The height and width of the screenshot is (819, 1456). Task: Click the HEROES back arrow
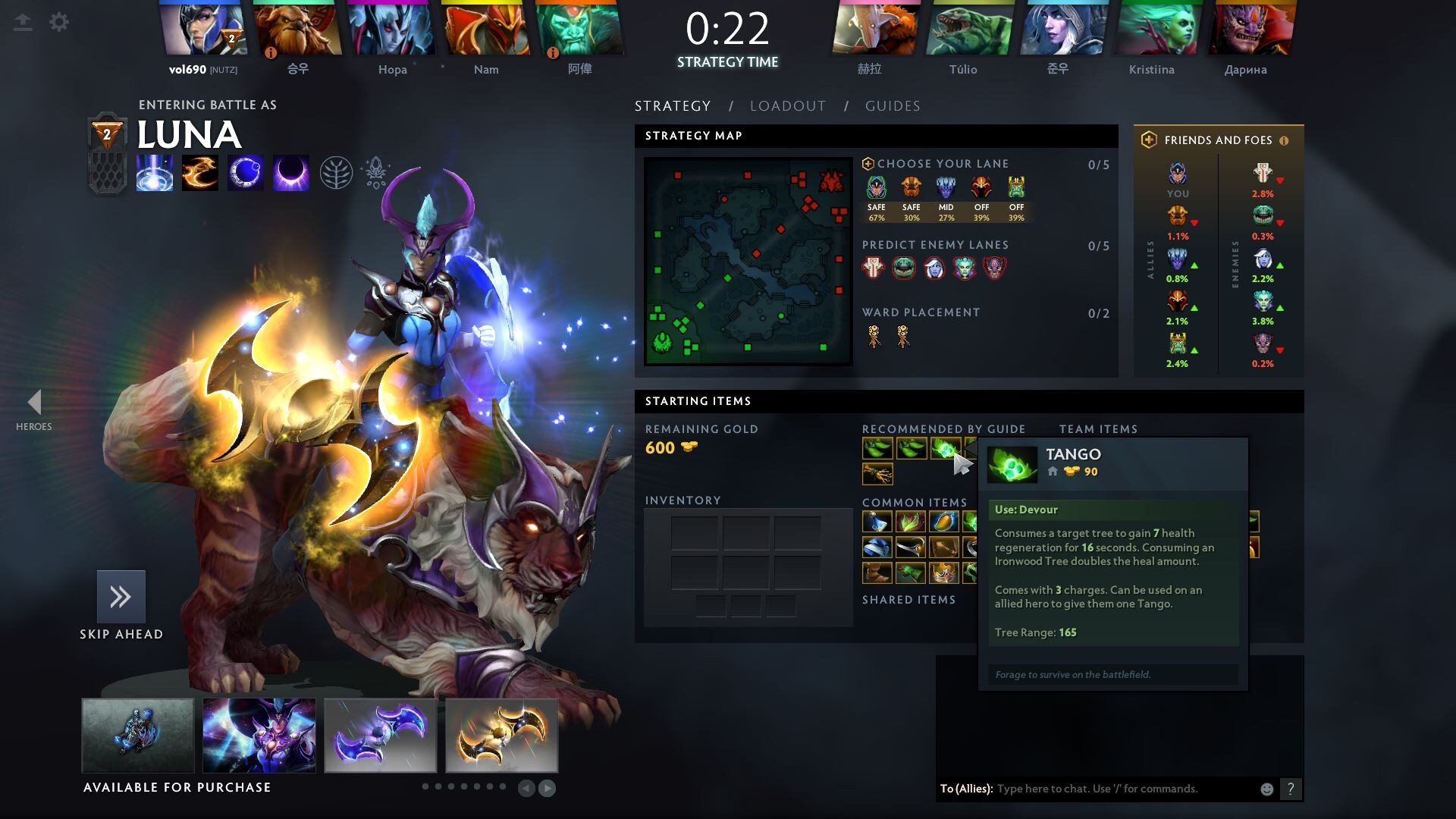tap(34, 403)
